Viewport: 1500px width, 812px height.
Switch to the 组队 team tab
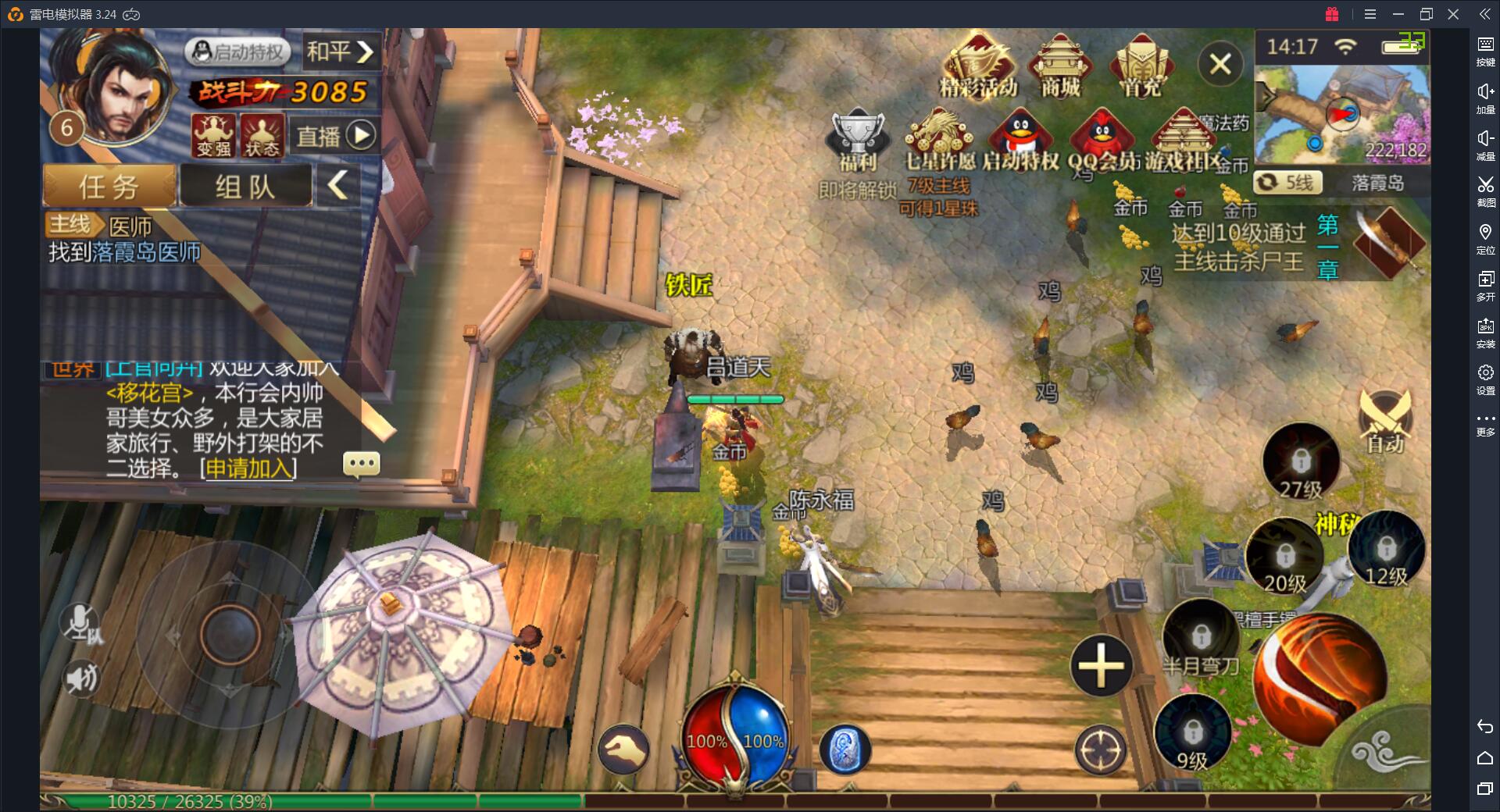(245, 187)
